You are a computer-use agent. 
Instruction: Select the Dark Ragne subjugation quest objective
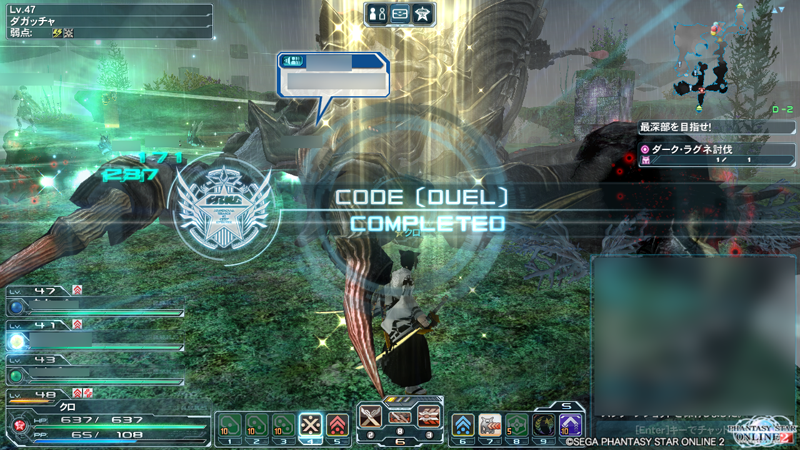pos(717,149)
